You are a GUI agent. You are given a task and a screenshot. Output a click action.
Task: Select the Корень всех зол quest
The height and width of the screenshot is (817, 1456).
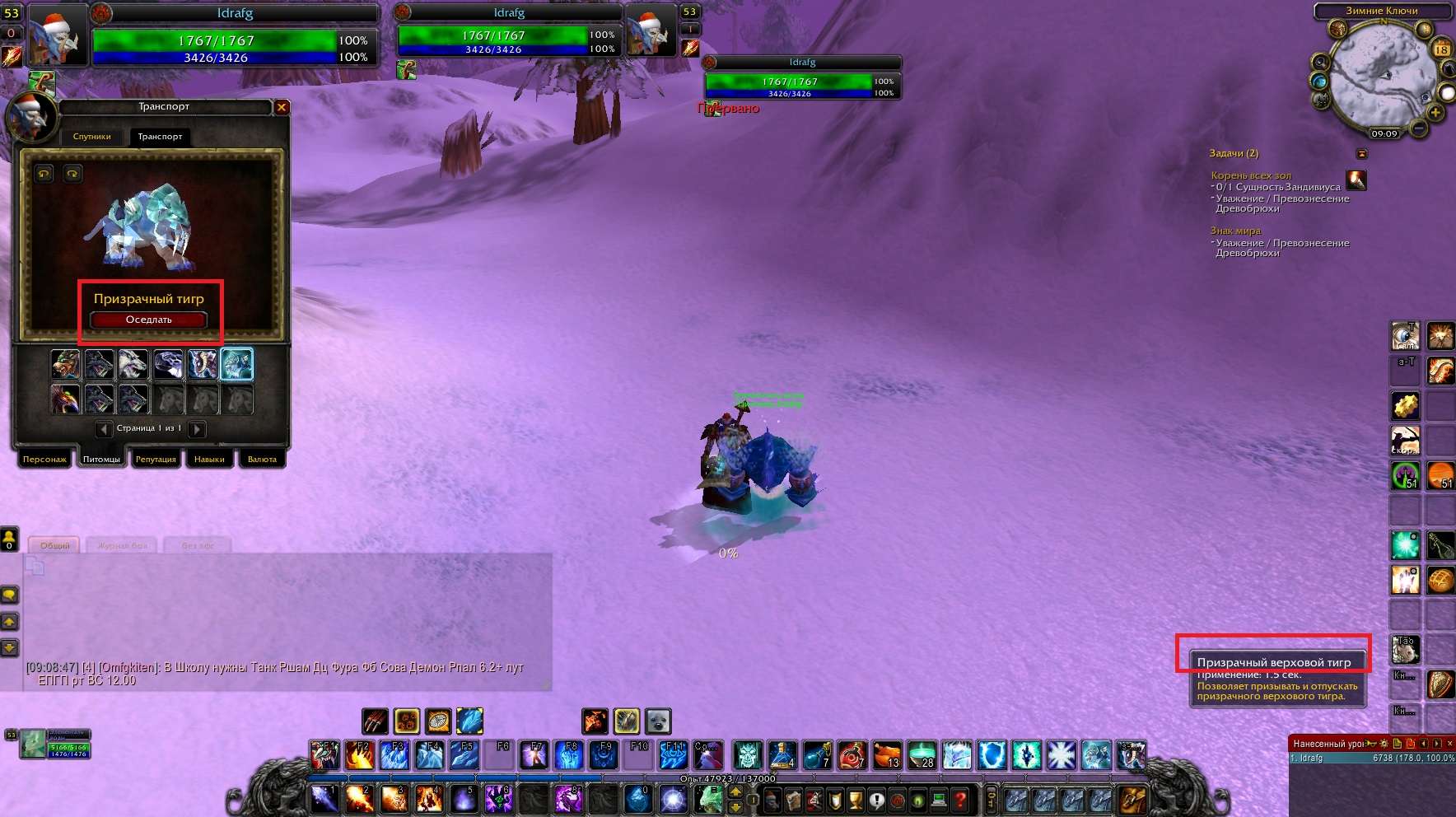[x=1251, y=175]
